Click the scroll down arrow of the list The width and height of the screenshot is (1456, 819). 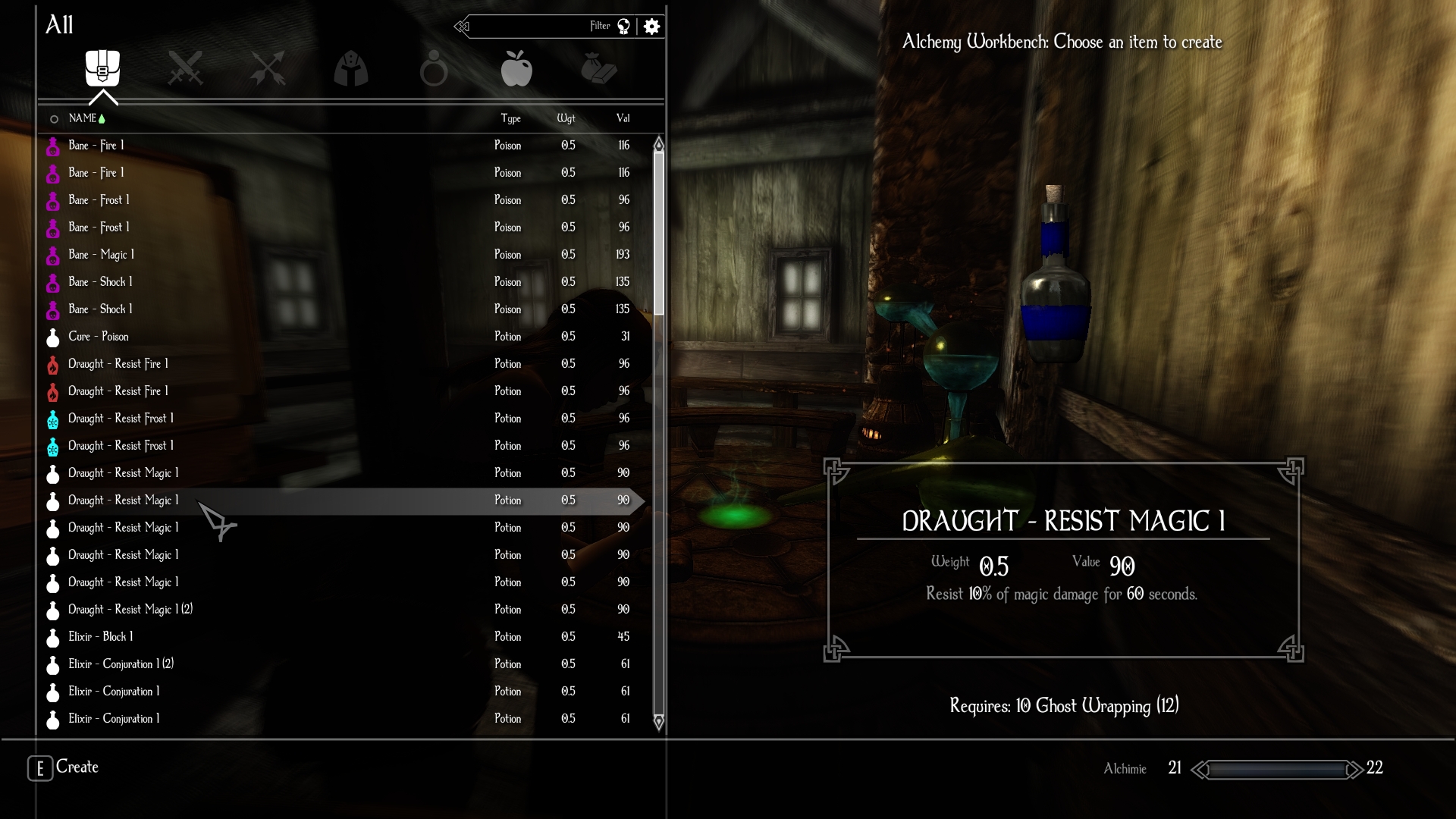click(658, 721)
